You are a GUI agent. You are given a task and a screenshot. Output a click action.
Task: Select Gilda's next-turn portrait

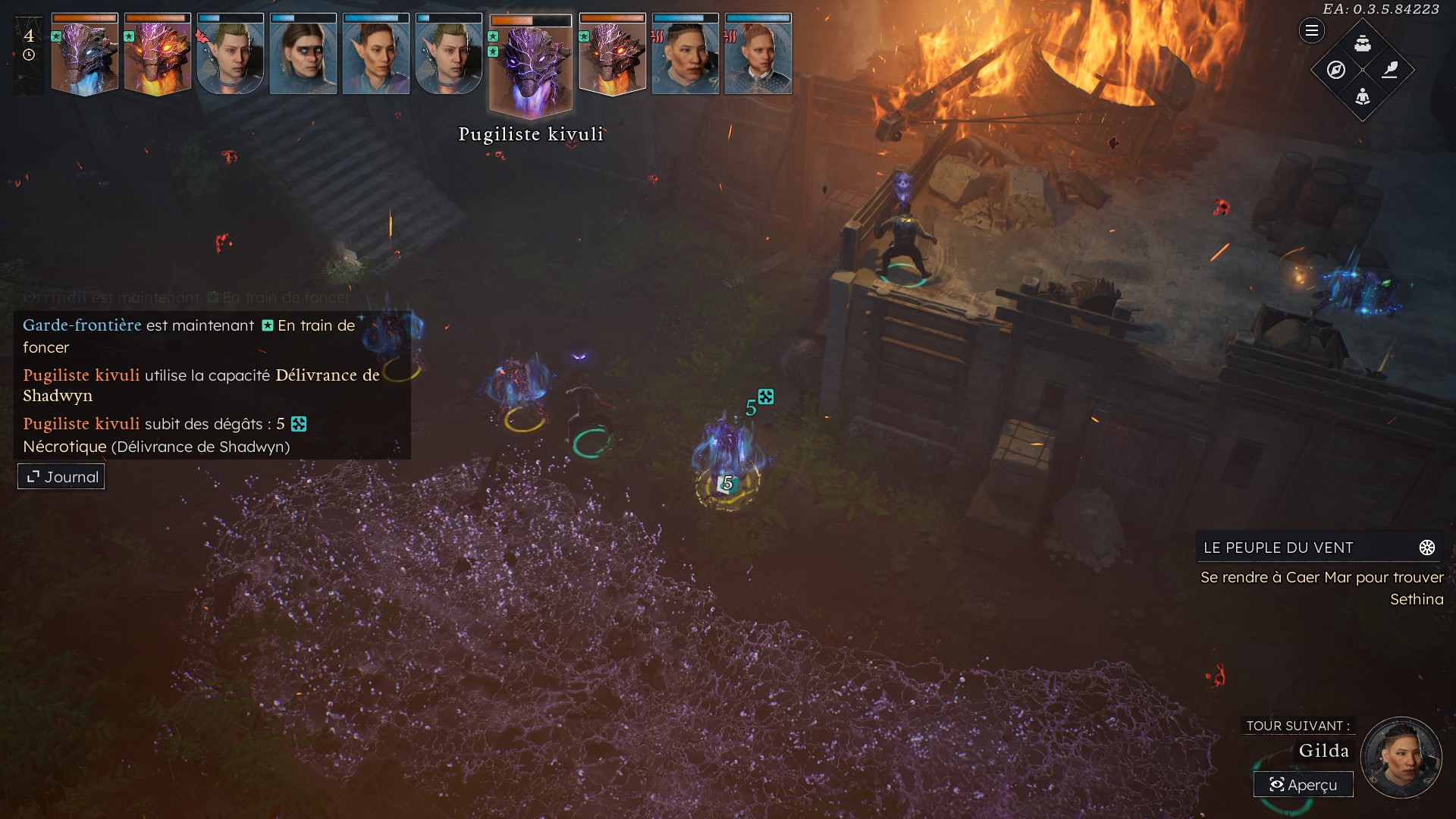click(1400, 758)
